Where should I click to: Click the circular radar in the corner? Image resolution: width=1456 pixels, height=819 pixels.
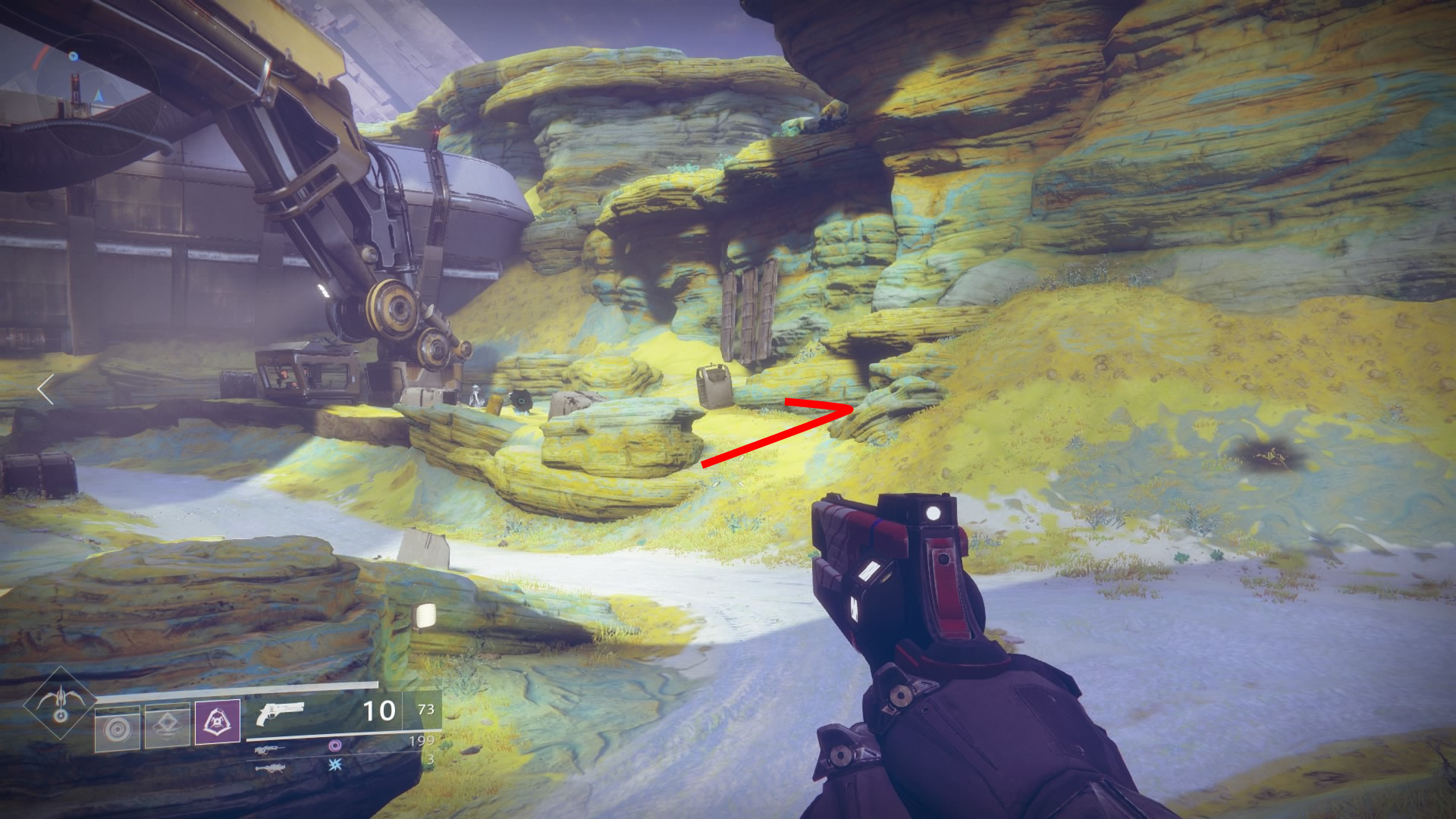97,95
